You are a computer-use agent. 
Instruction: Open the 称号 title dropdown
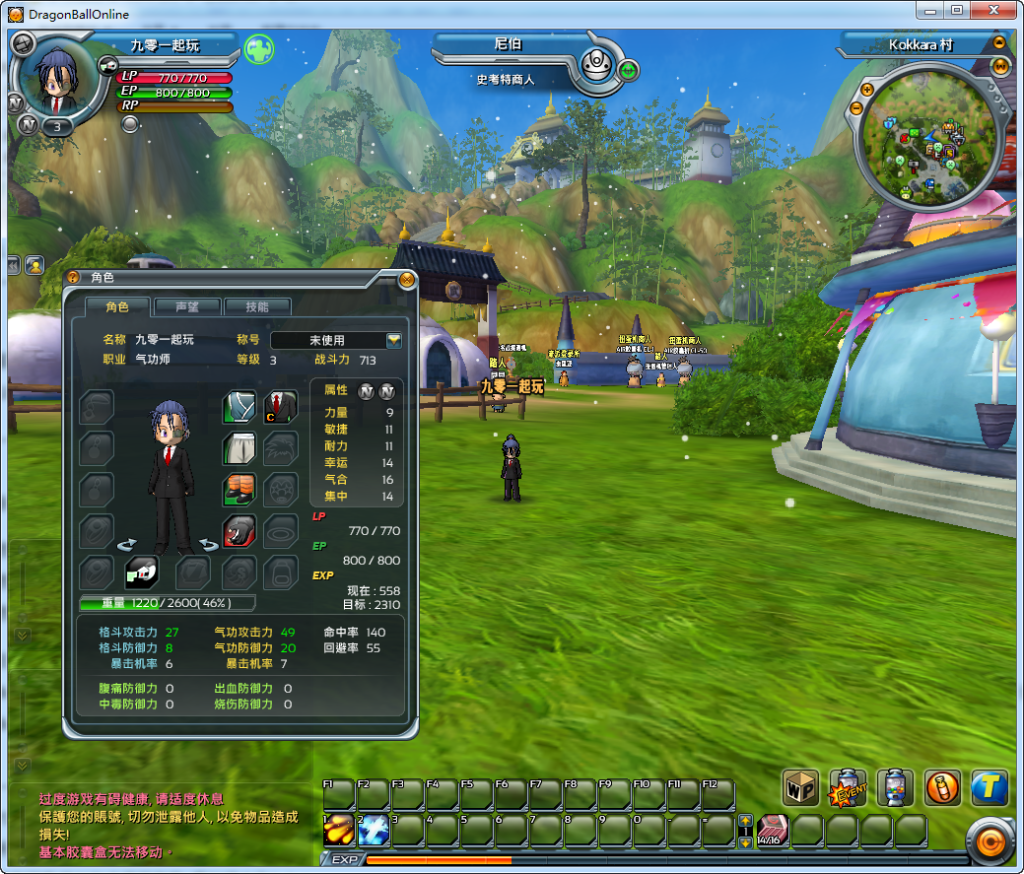point(394,340)
